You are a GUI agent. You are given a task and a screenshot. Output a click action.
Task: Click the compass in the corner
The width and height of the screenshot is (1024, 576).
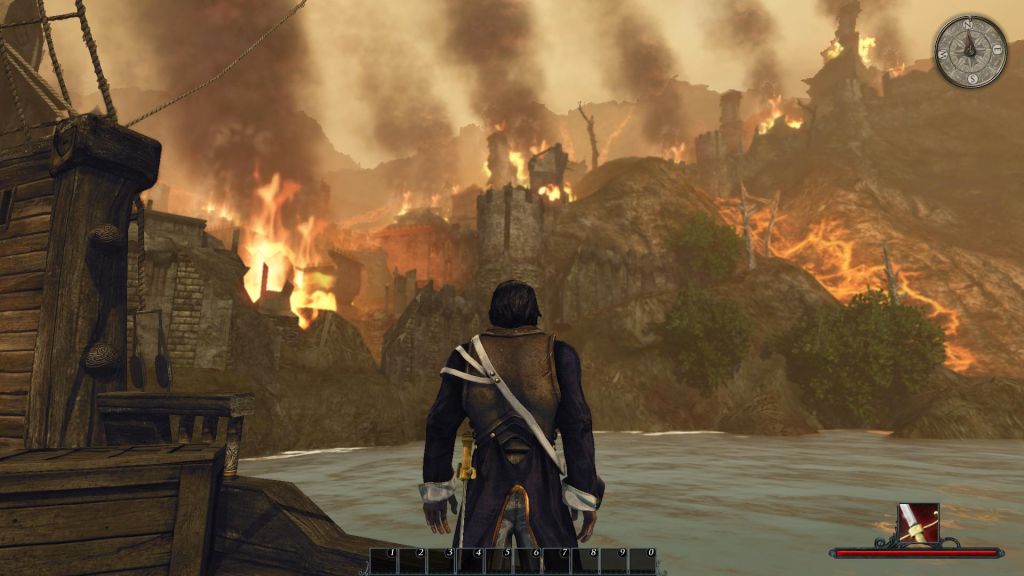pos(970,51)
